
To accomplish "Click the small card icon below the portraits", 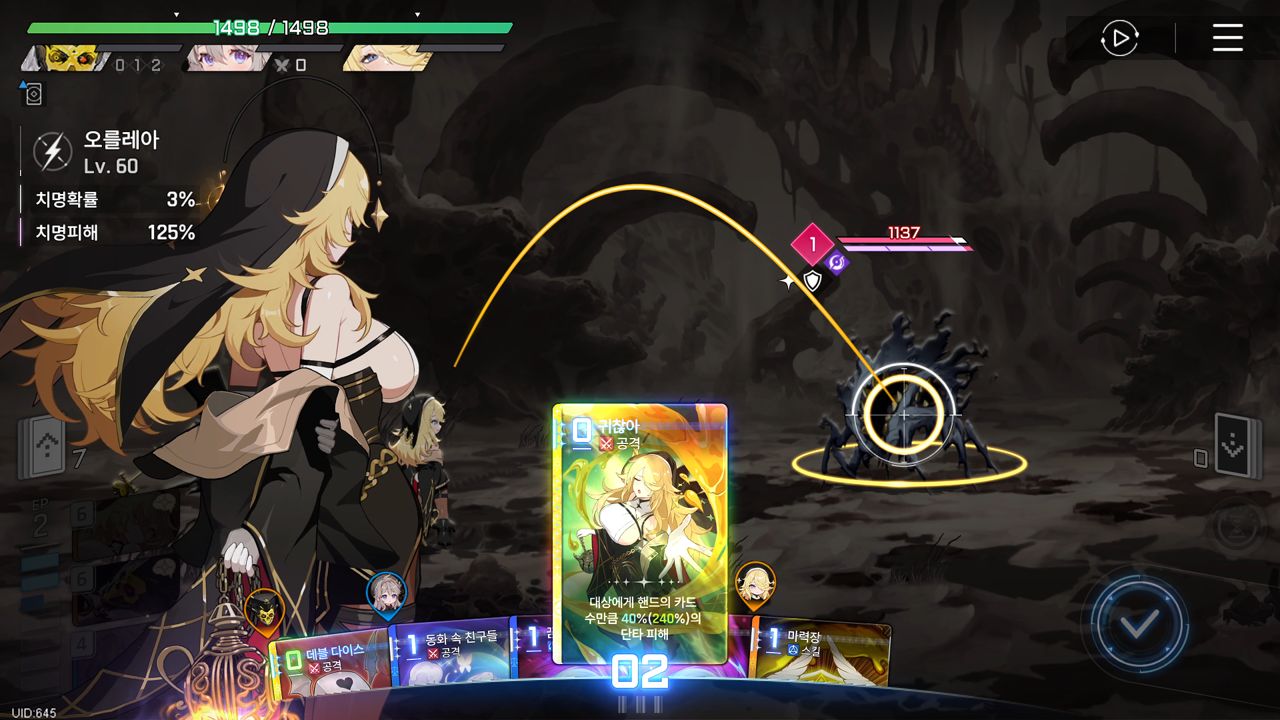I will click(x=32, y=94).
